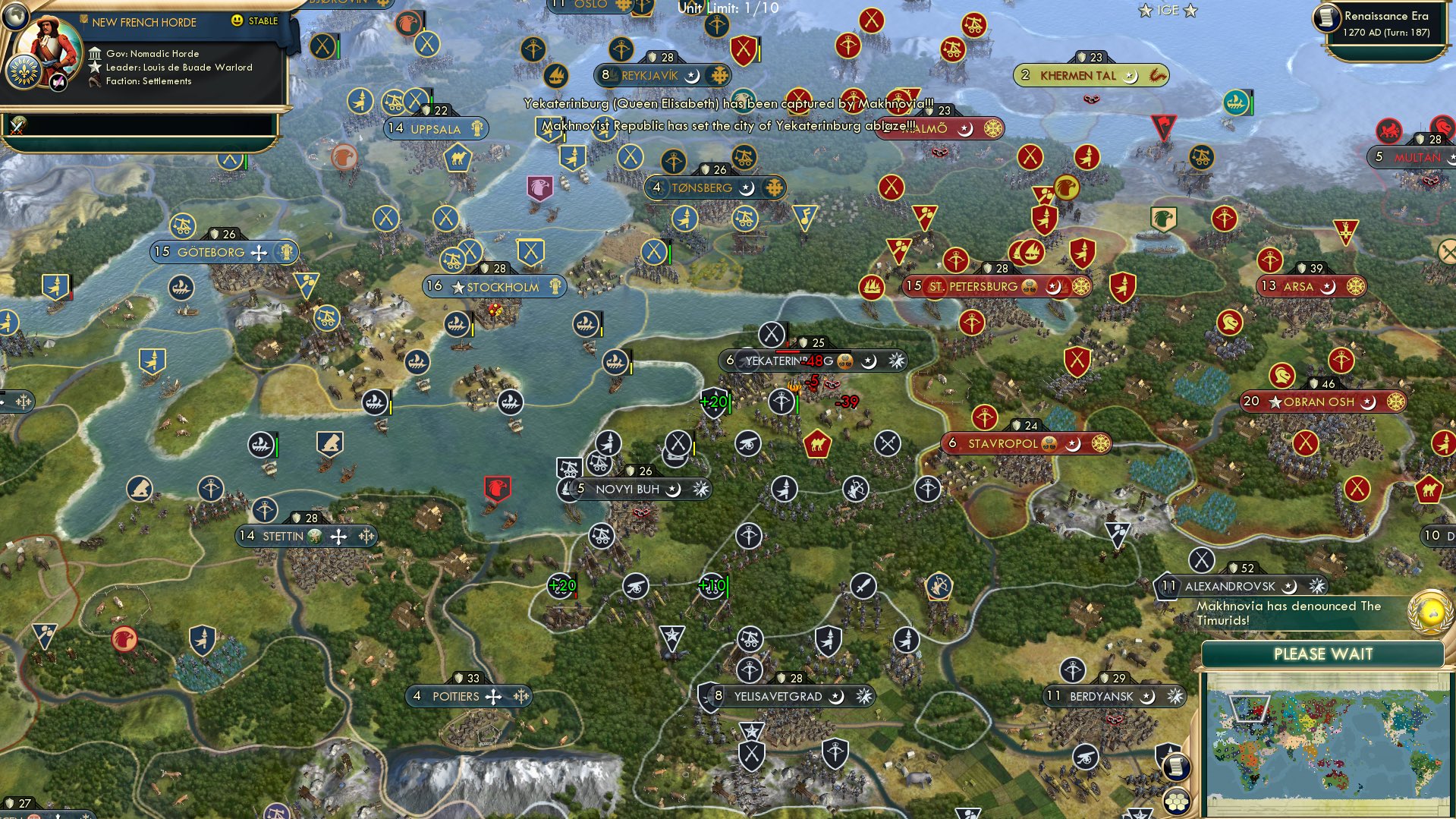Open the St. Petersburg city banner
The height and width of the screenshot is (819, 1456).
pyautogui.click(x=979, y=287)
